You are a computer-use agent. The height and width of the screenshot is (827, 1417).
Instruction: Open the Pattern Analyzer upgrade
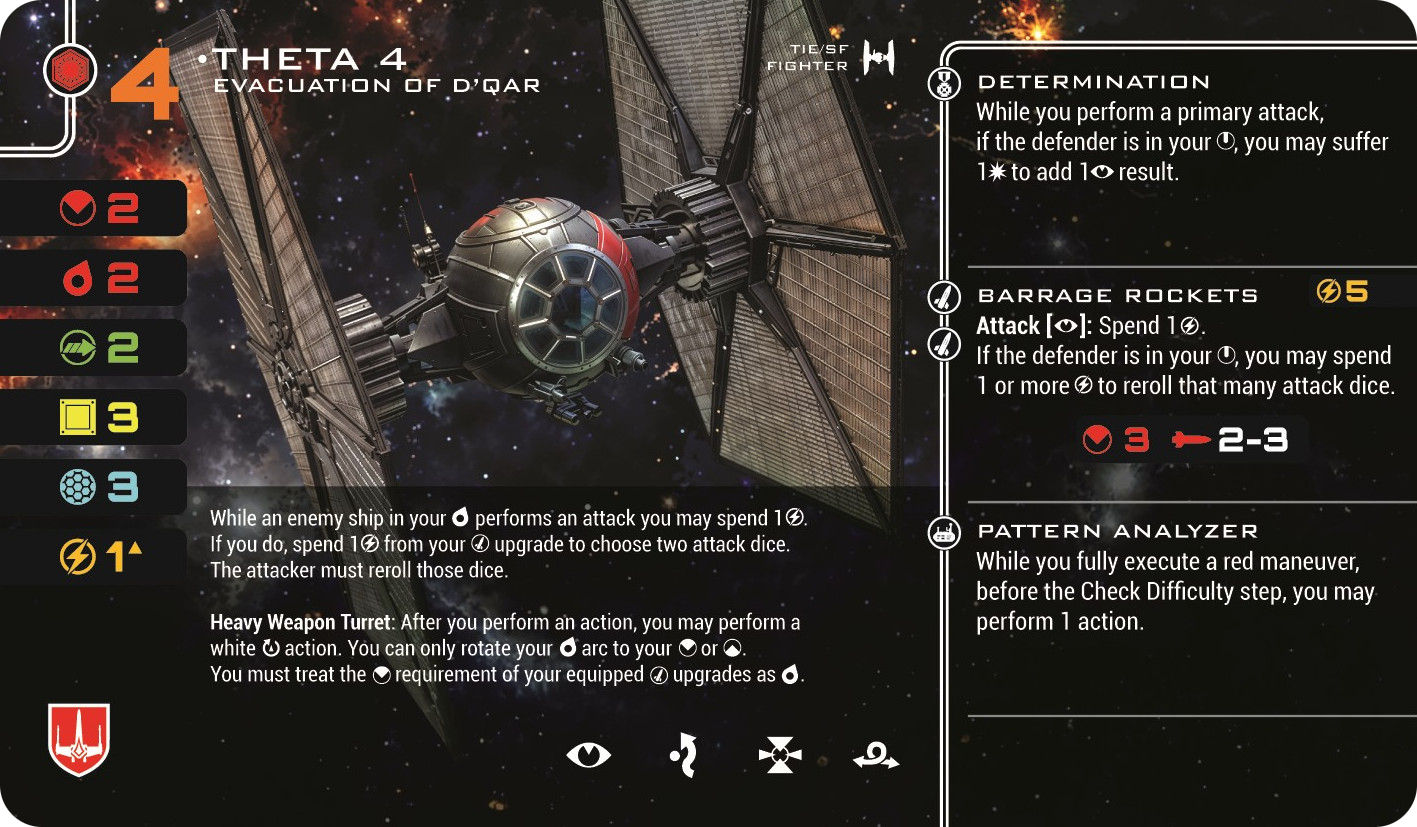click(1117, 531)
